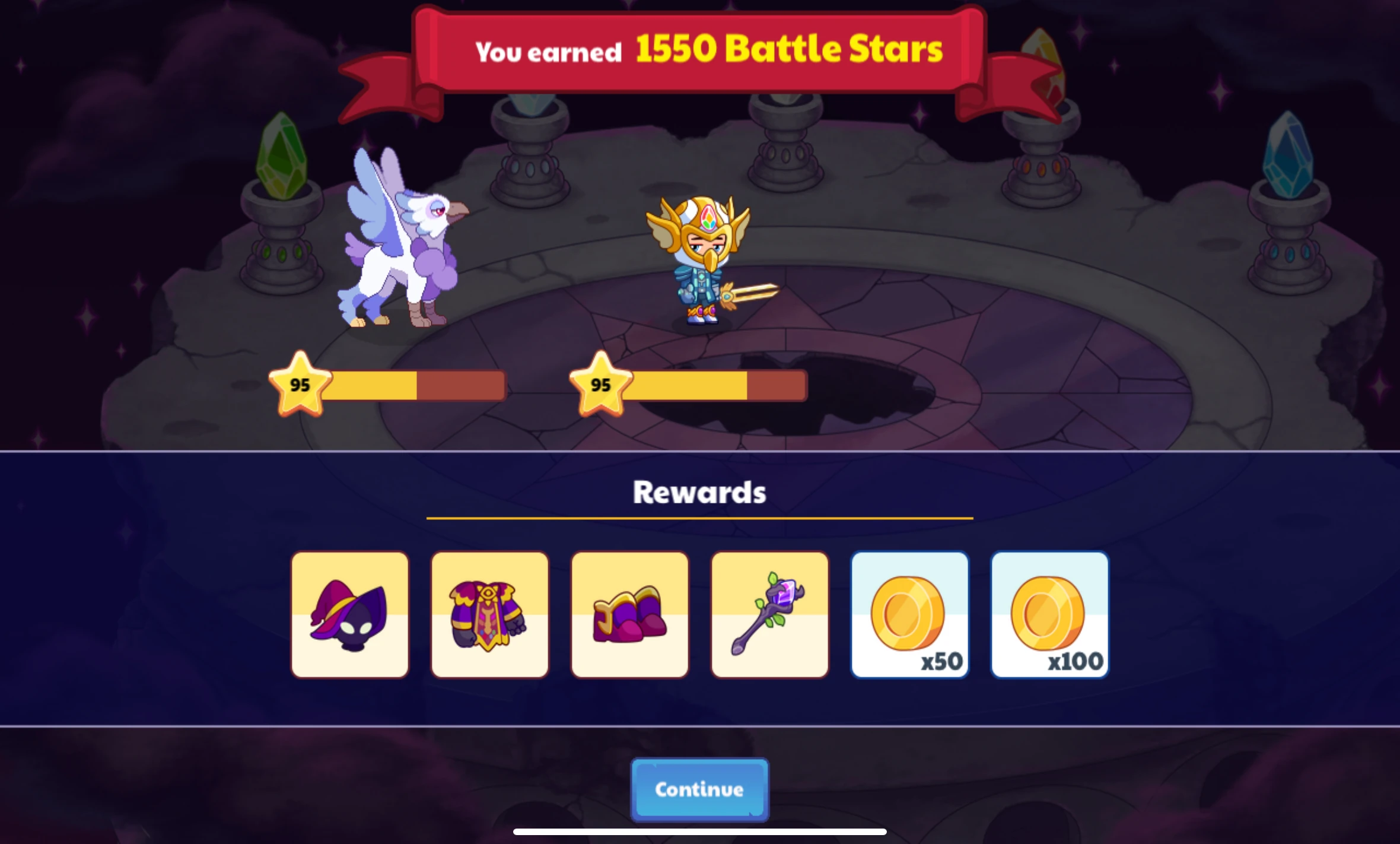
Task: Click the right star showing level 95
Action: [x=601, y=386]
